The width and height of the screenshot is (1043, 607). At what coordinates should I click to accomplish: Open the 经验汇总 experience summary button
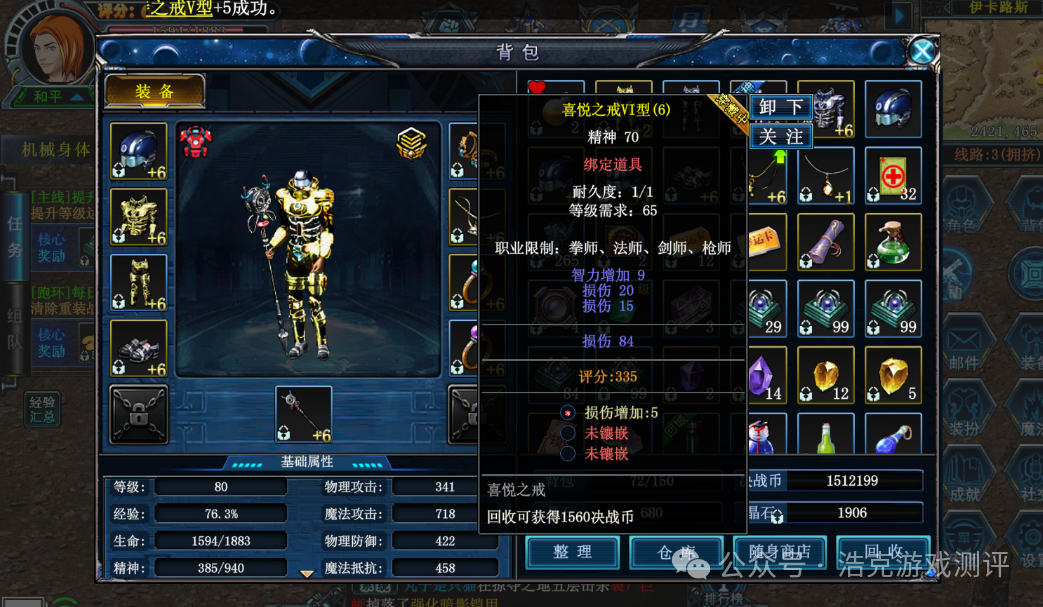[x=43, y=409]
